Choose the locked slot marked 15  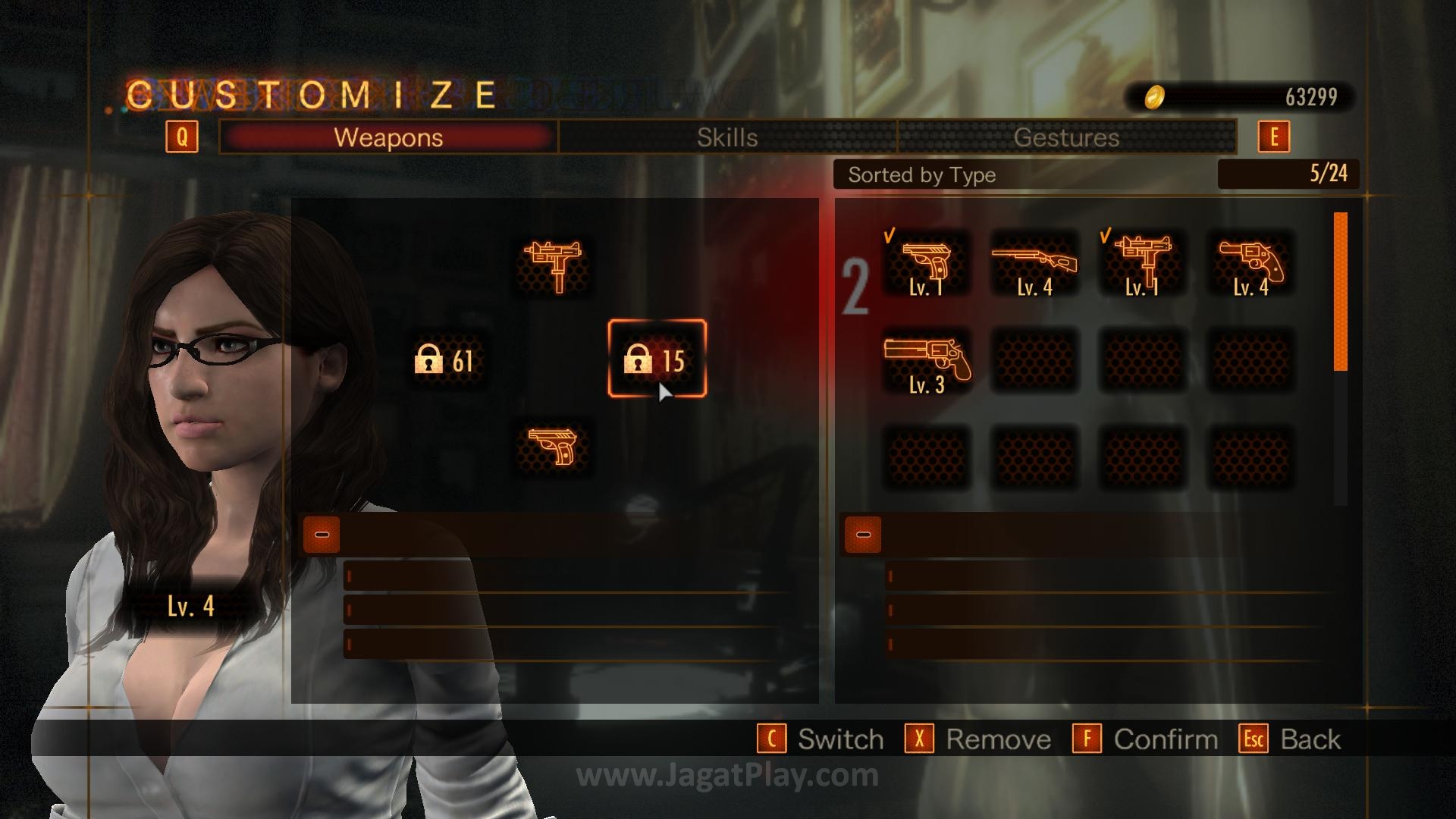coord(657,359)
